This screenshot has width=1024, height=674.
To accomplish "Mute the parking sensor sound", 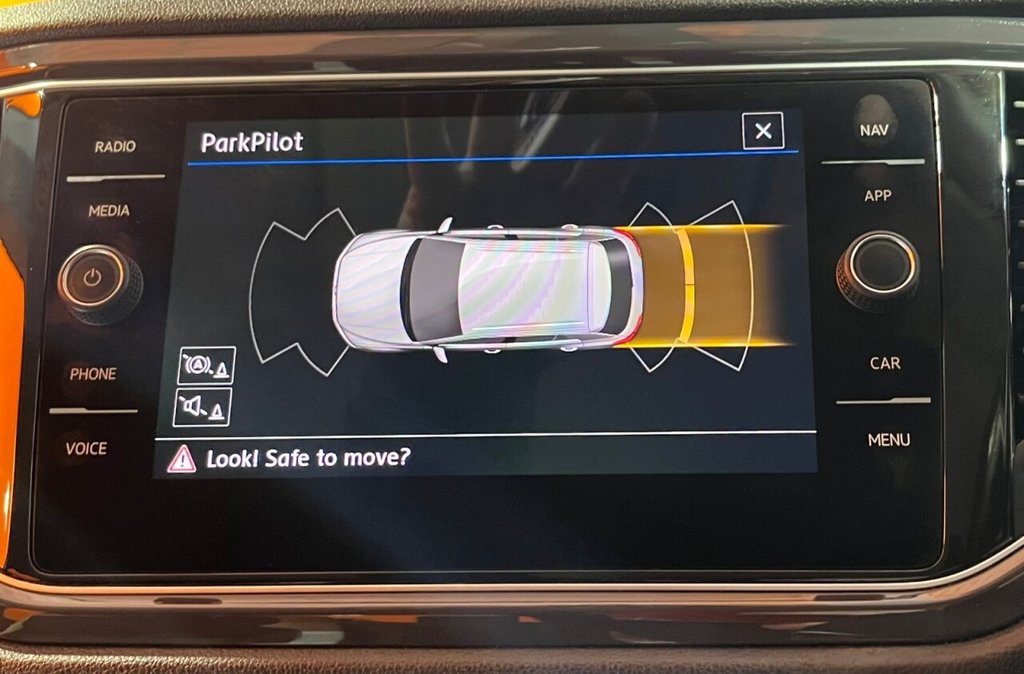I will [x=202, y=407].
